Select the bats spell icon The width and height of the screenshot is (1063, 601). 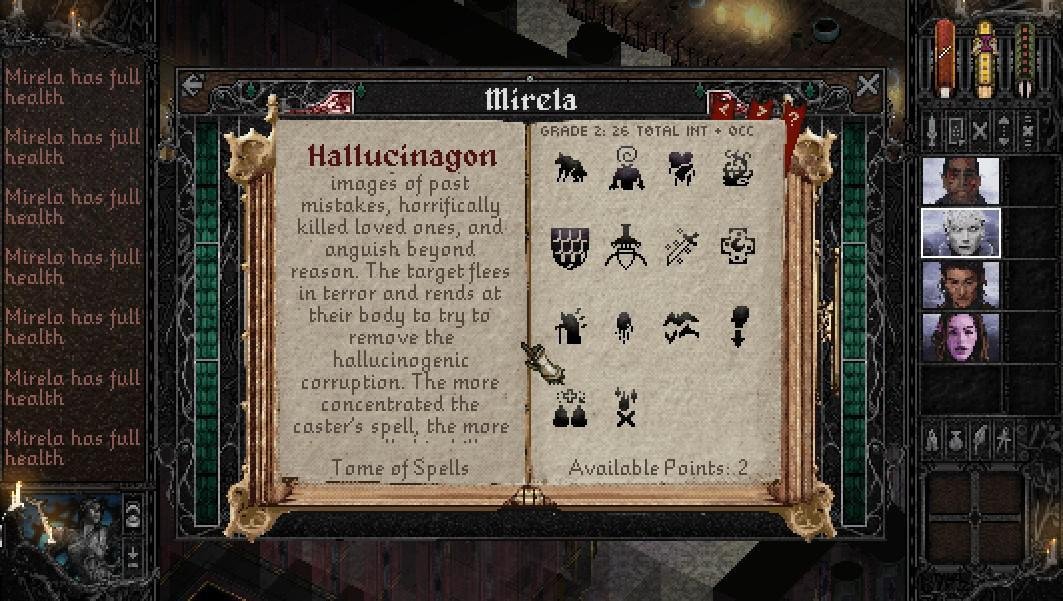click(683, 326)
